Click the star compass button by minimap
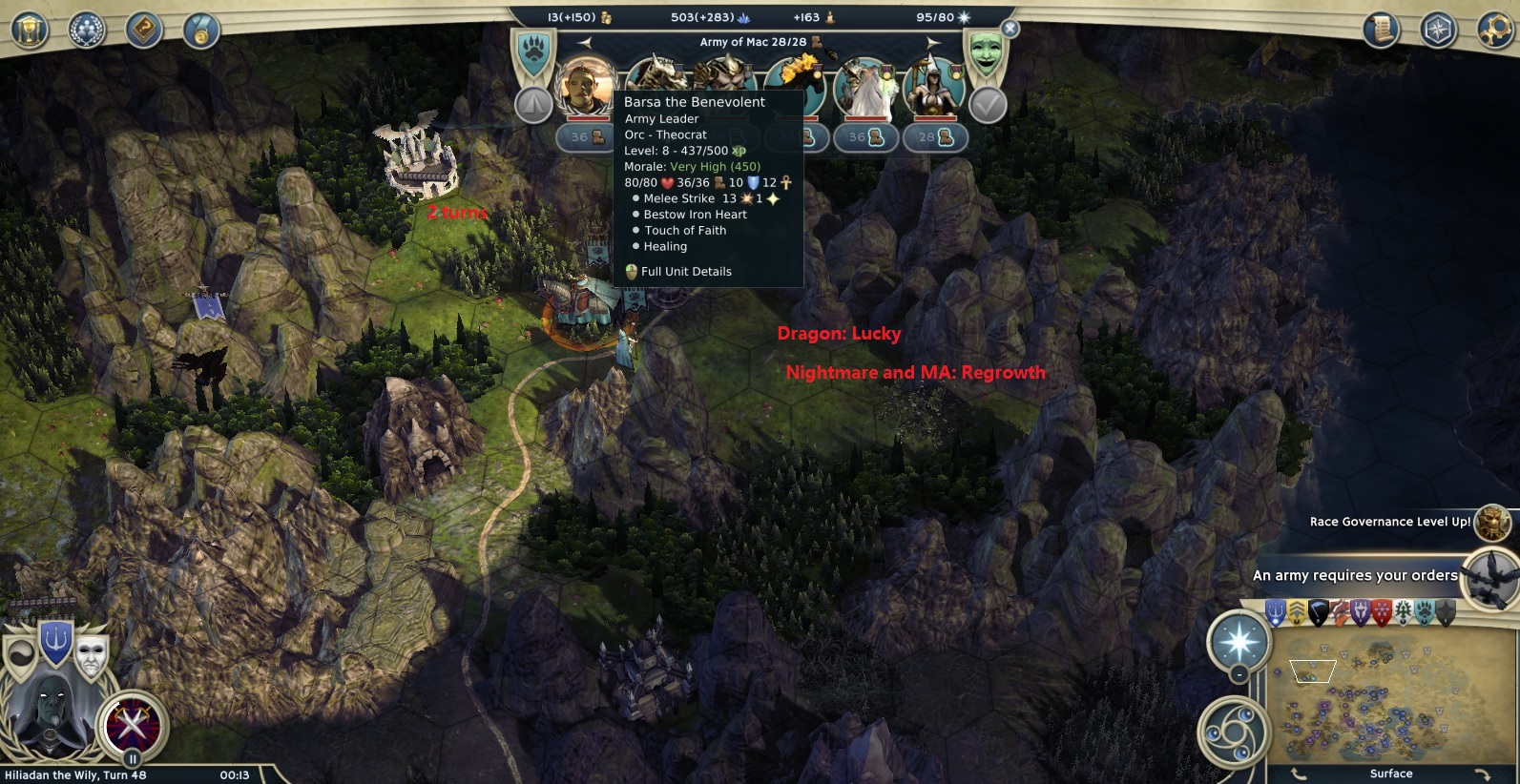Image resolution: width=1520 pixels, height=784 pixels. tap(1239, 641)
